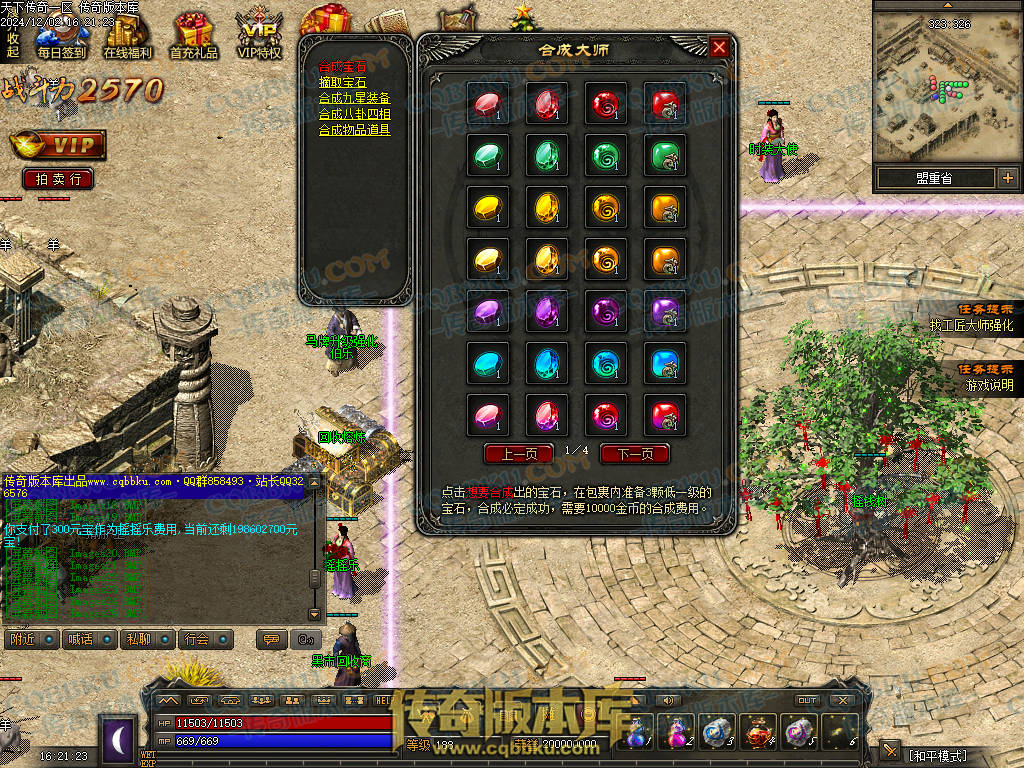Click the gold ingot VIP button
Image resolution: width=1024 pixels, height=768 pixels.
click(58, 146)
